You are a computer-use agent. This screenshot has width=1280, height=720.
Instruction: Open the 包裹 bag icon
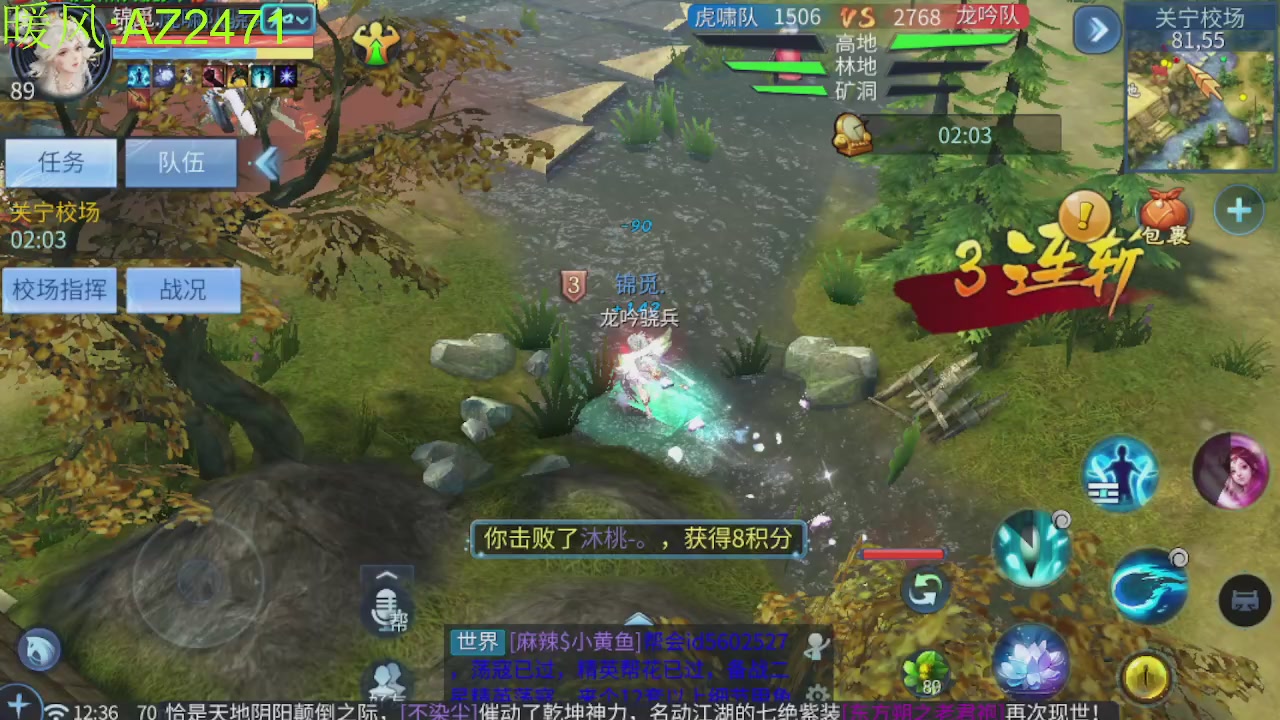tap(1162, 213)
